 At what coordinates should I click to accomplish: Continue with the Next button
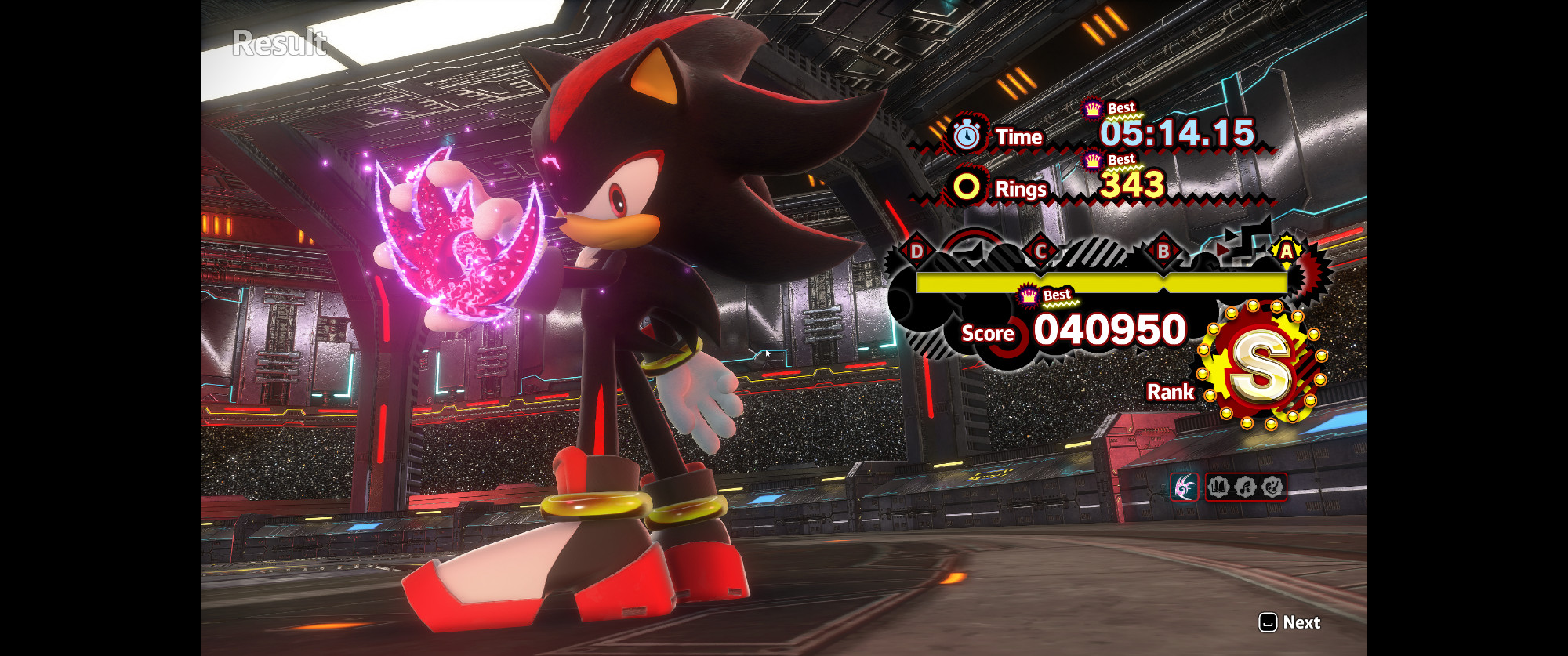1290,622
